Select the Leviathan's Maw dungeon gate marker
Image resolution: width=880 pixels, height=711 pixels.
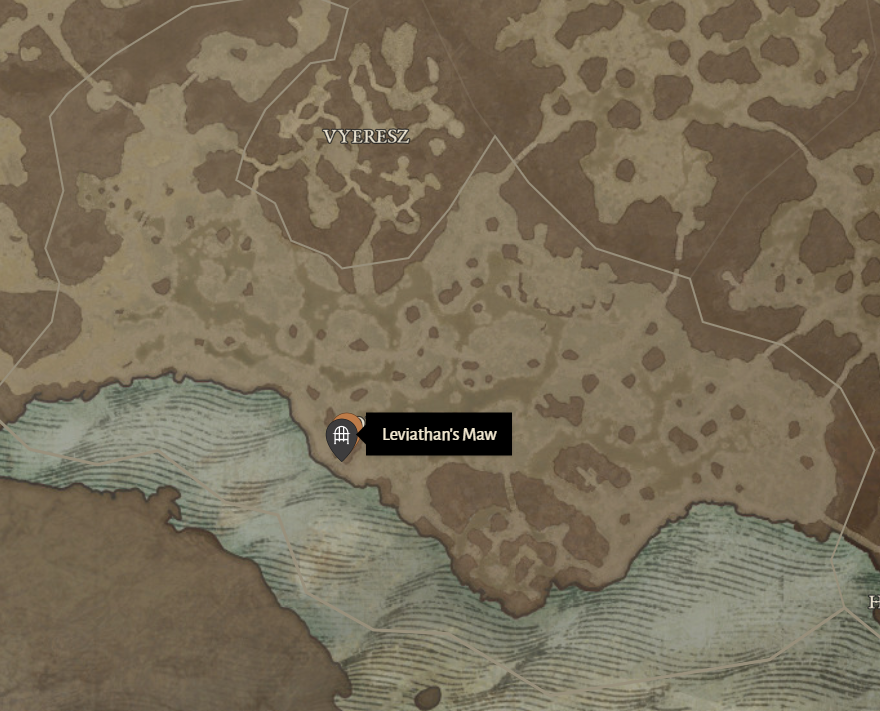tap(341, 436)
